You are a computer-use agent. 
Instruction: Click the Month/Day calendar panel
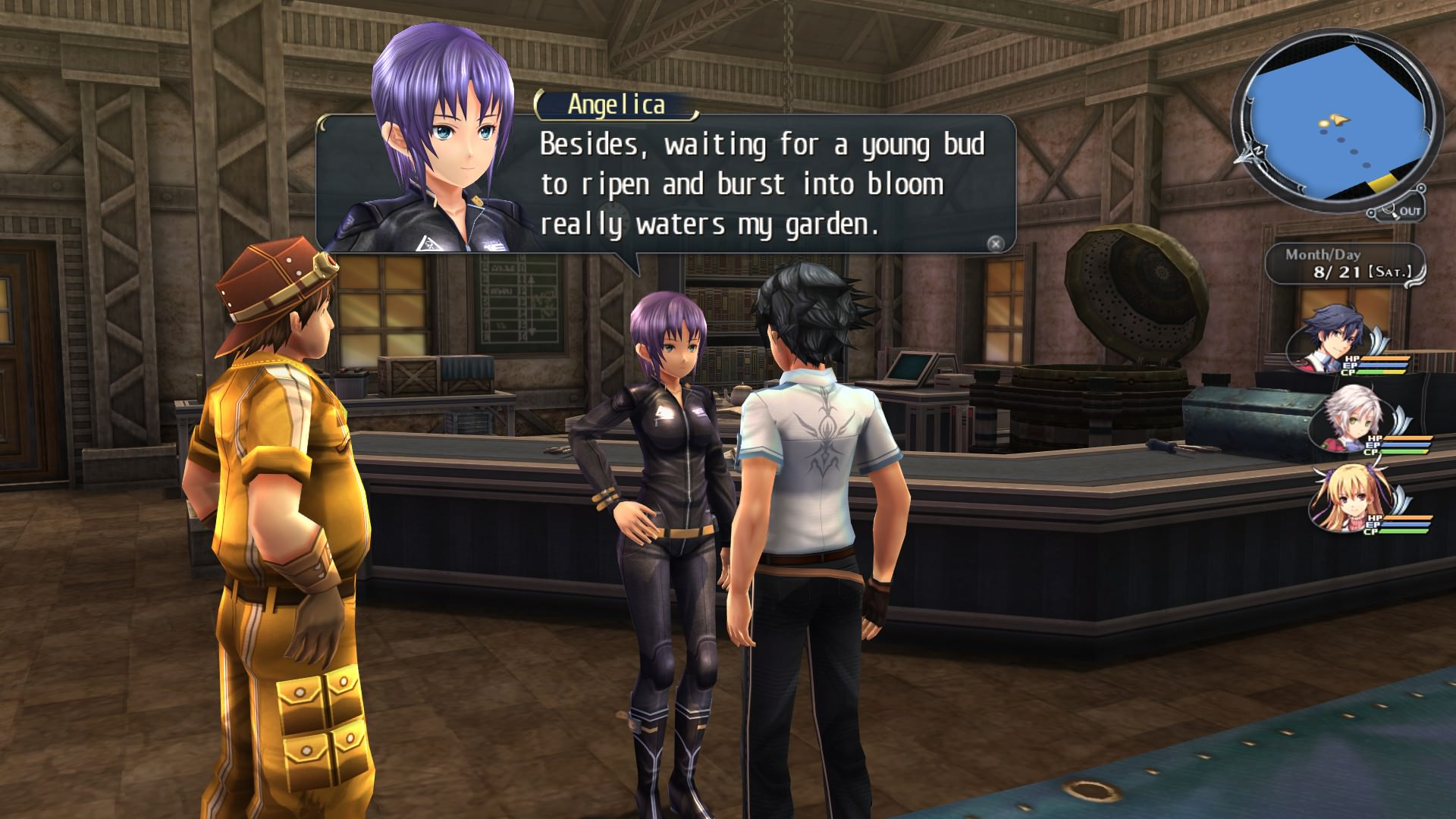[1344, 265]
